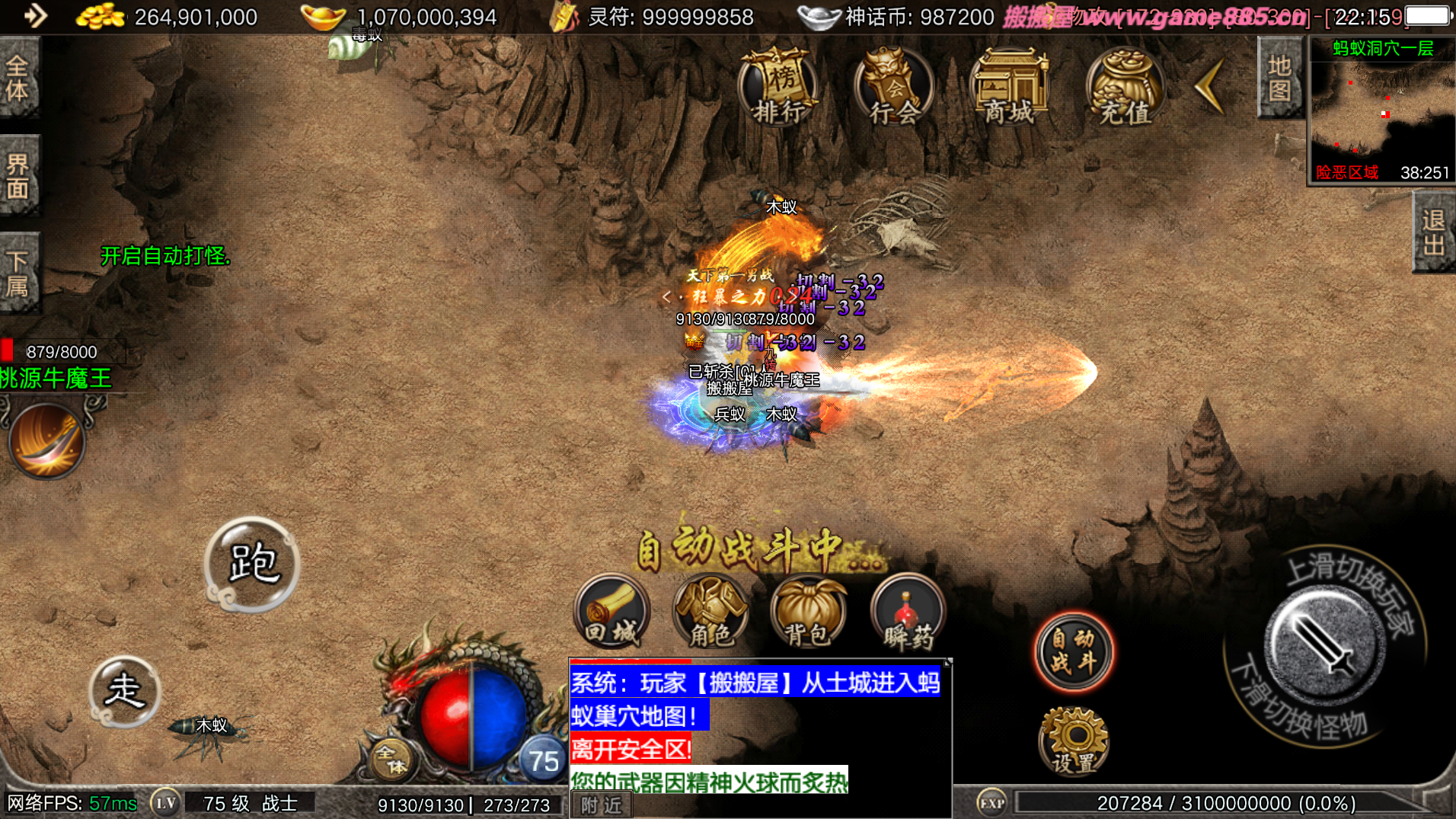Switch to the 界面 side tab
Viewport: 1456px width, 819px height.
click(18, 176)
